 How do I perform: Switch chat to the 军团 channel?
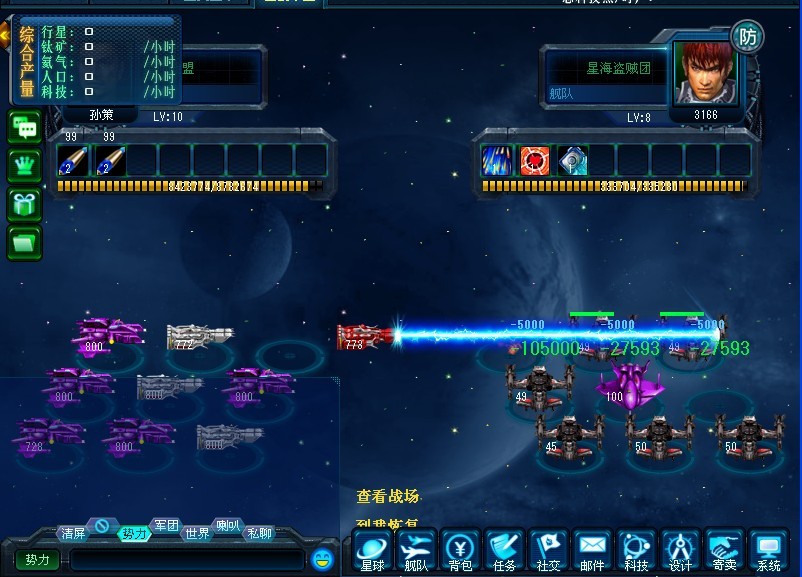[x=166, y=526]
